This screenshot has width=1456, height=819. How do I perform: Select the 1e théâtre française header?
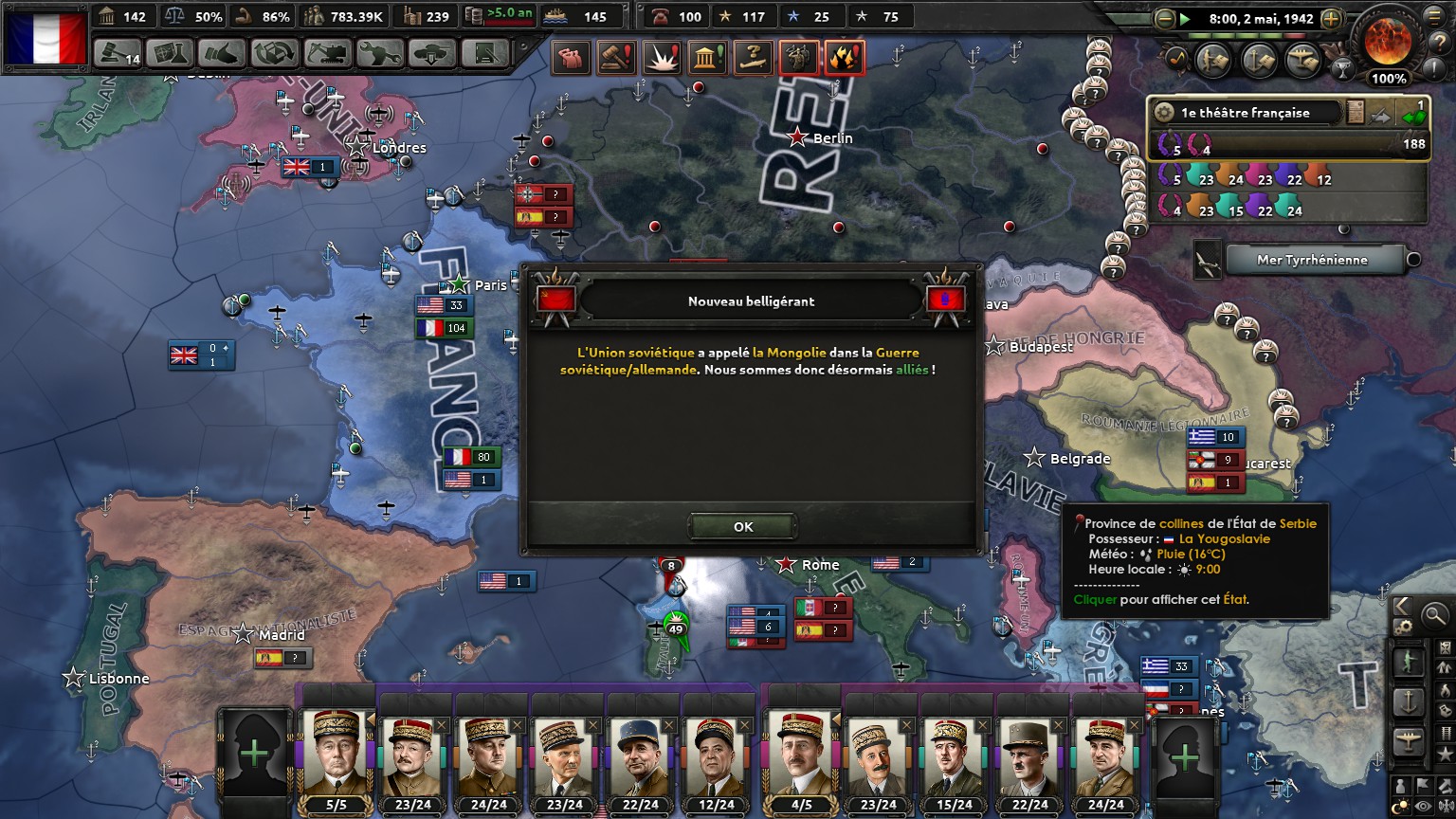(x=1246, y=113)
